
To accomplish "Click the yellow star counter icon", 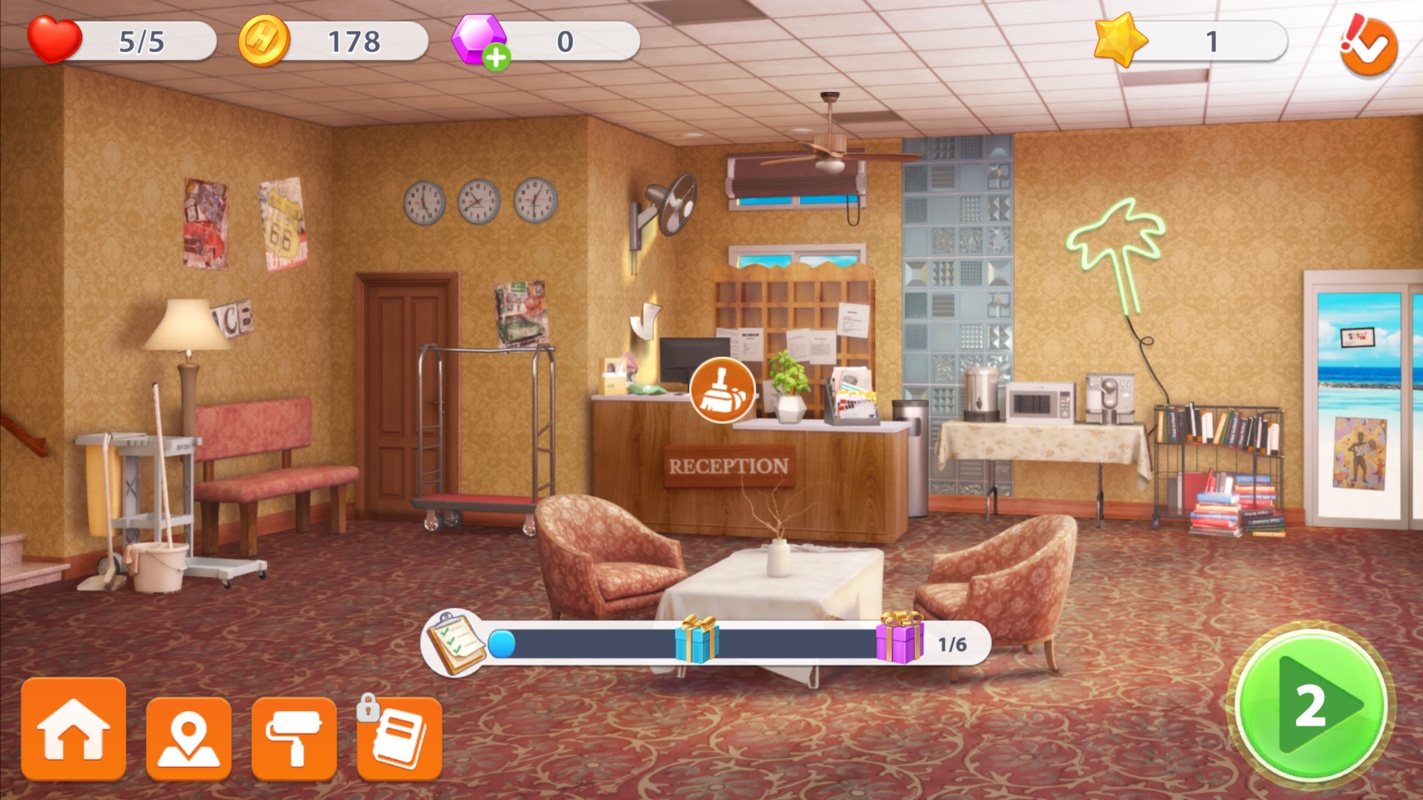I will click(x=1120, y=41).
